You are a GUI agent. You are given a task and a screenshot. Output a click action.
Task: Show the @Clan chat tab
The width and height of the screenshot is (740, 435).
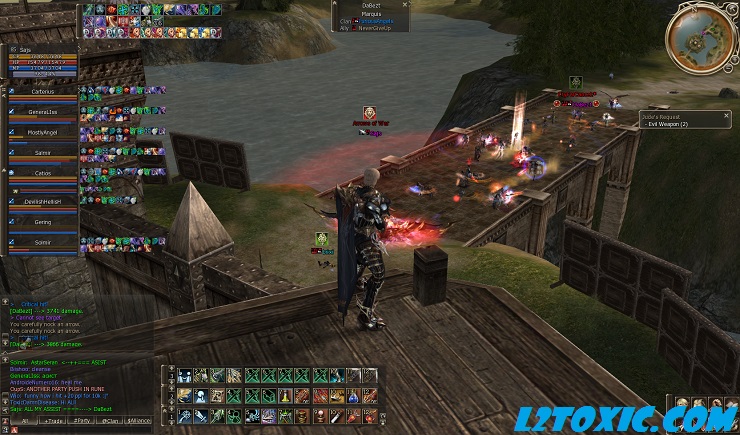(112, 420)
